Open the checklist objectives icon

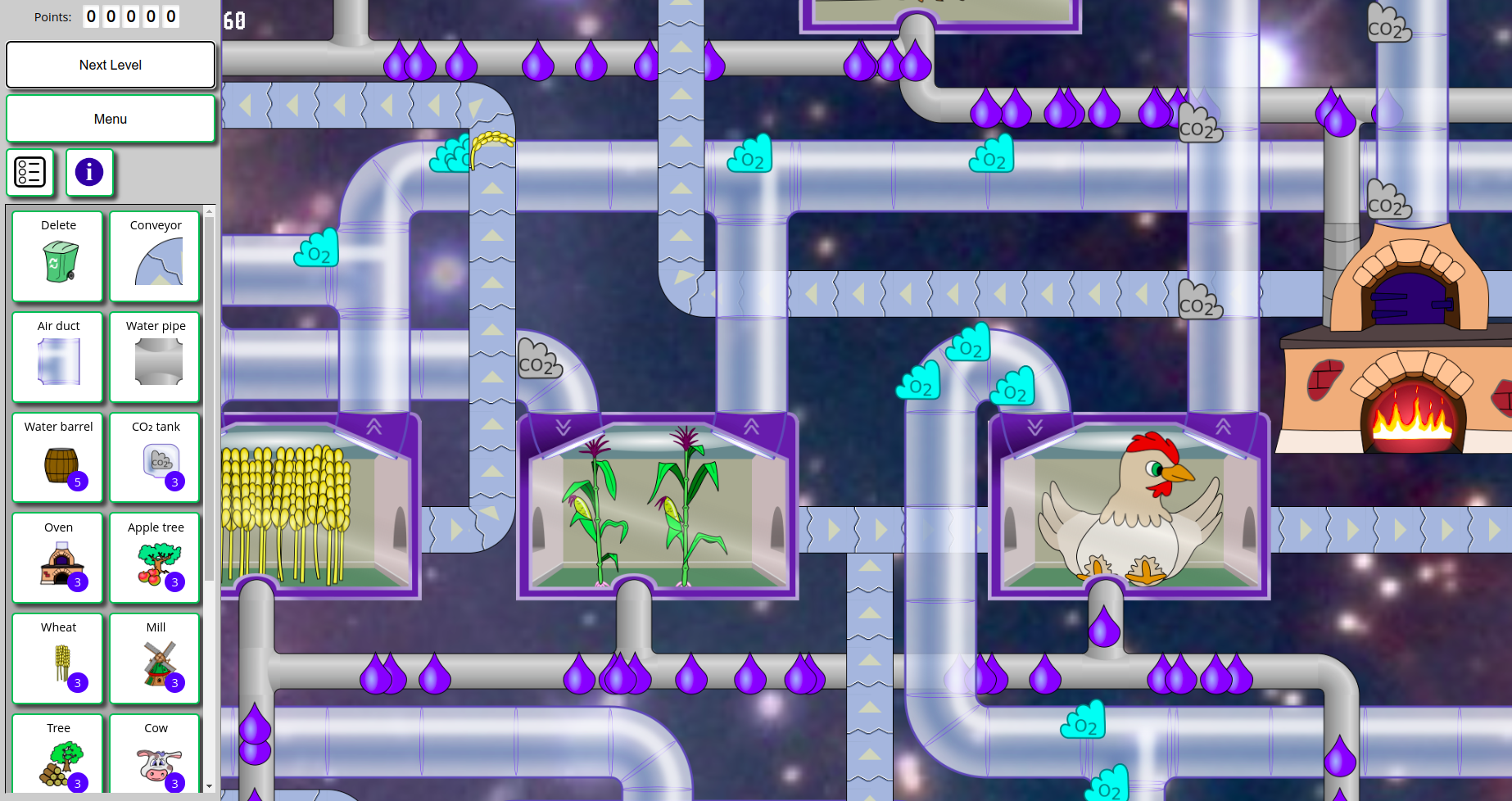point(30,172)
